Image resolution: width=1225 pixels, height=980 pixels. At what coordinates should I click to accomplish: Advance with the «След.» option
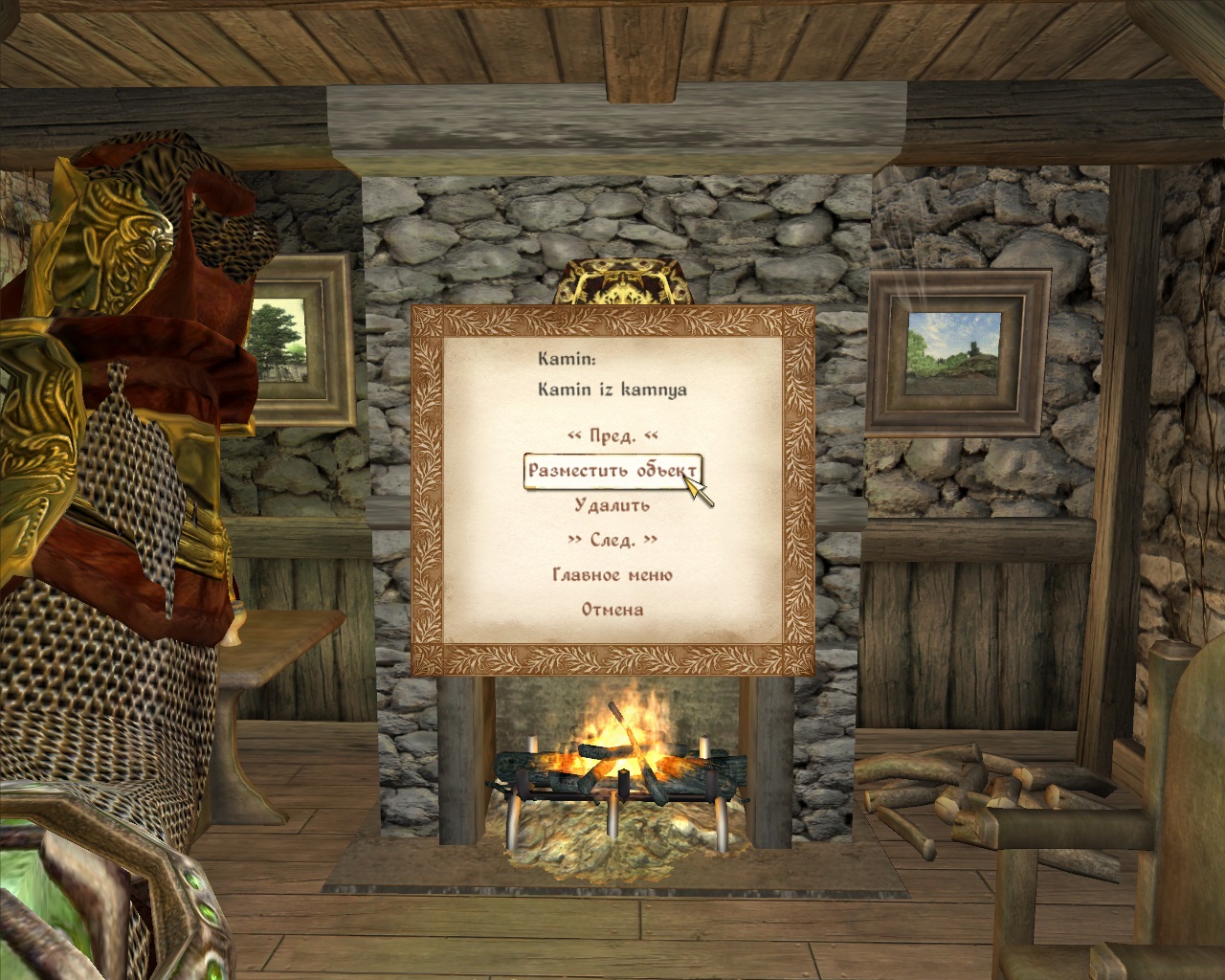click(x=612, y=540)
